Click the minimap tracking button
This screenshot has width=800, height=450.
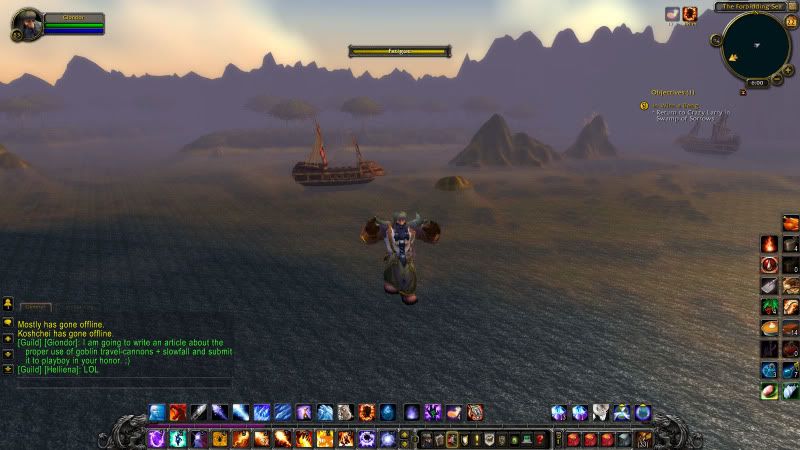pyautogui.click(x=716, y=40)
